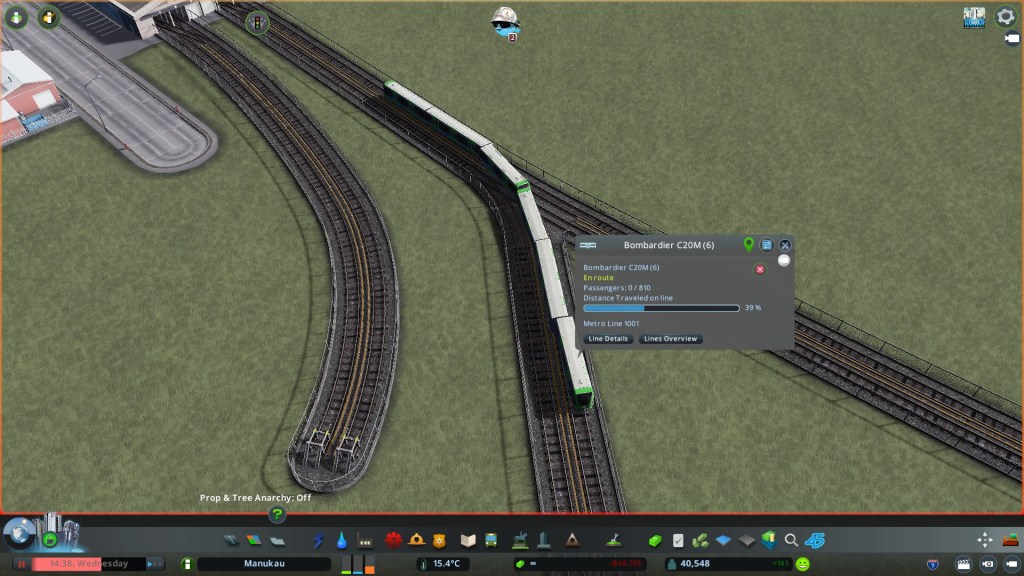
Task: Select the education menu book icon
Action: pos(468,540)
